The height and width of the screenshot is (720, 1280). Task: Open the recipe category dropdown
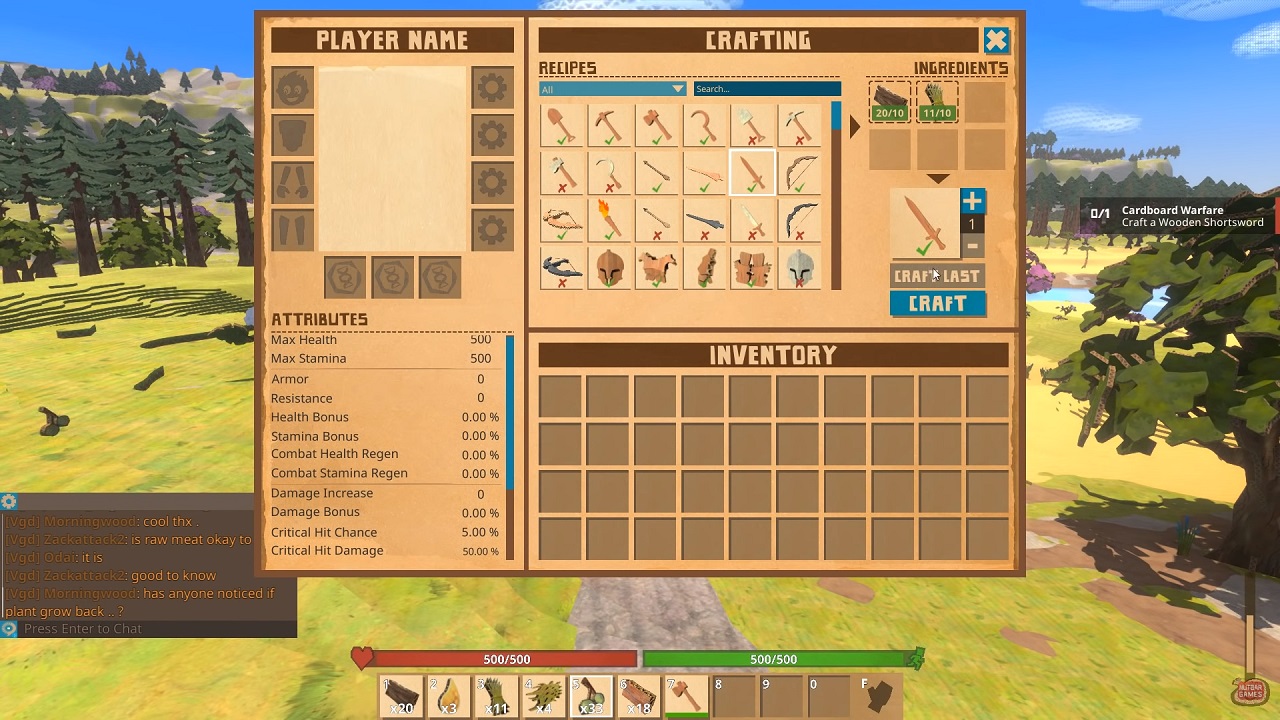point(612,89)
